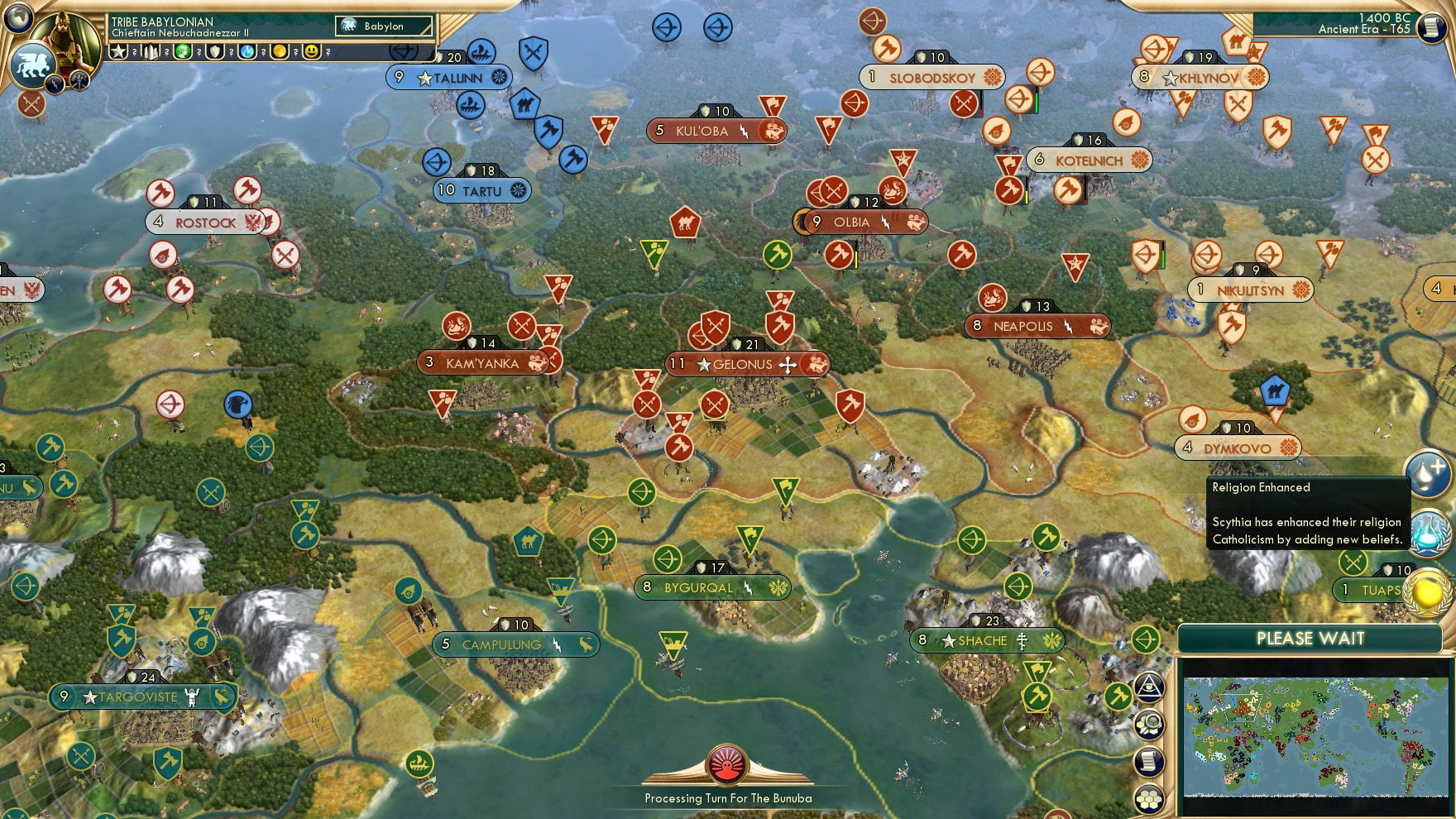The image size is (1456, 819).
Task: Open the notification log scroll icon
Action: tap(1149, 761)
